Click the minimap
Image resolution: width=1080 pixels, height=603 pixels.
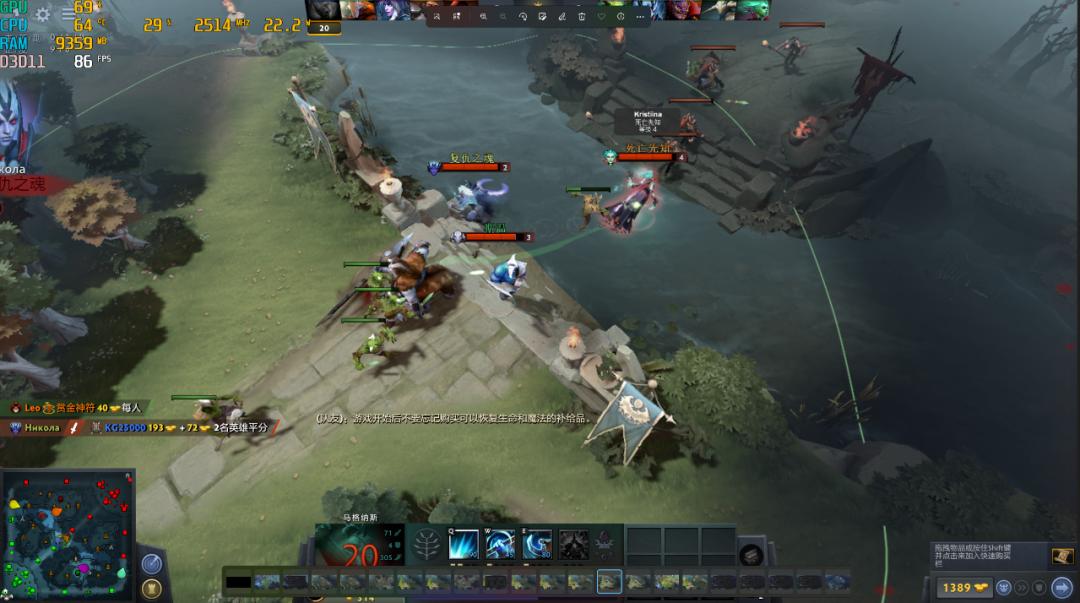point(67,536)
